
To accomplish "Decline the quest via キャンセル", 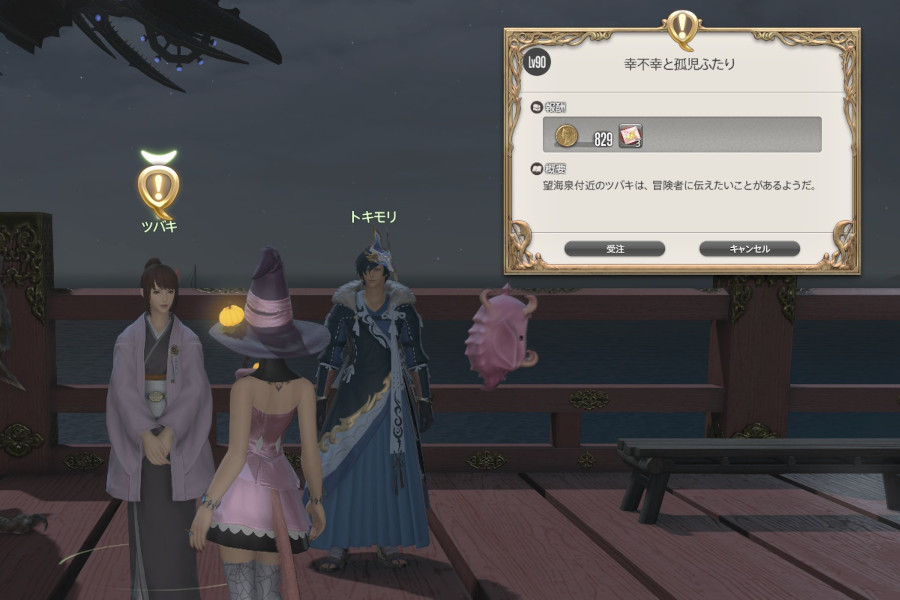I will pos(749,248).
